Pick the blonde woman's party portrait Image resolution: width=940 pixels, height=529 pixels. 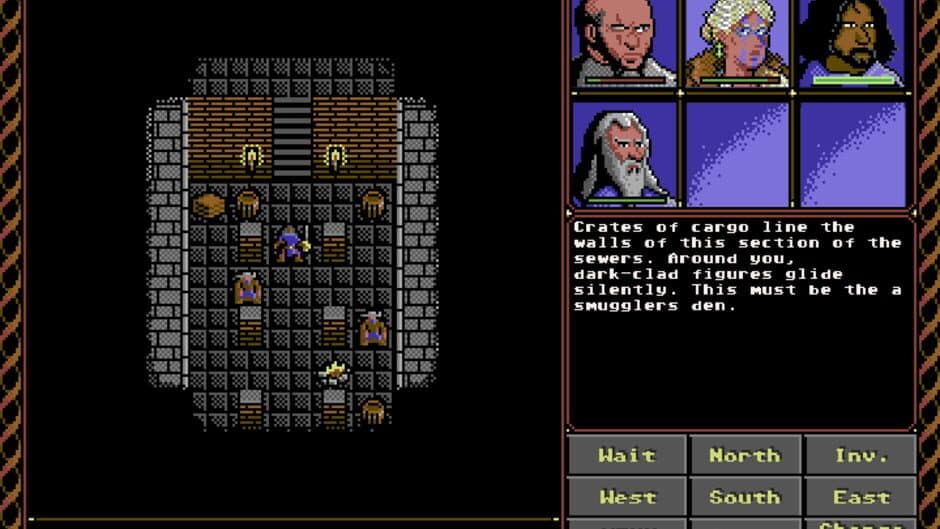click(x=740, y=44)
